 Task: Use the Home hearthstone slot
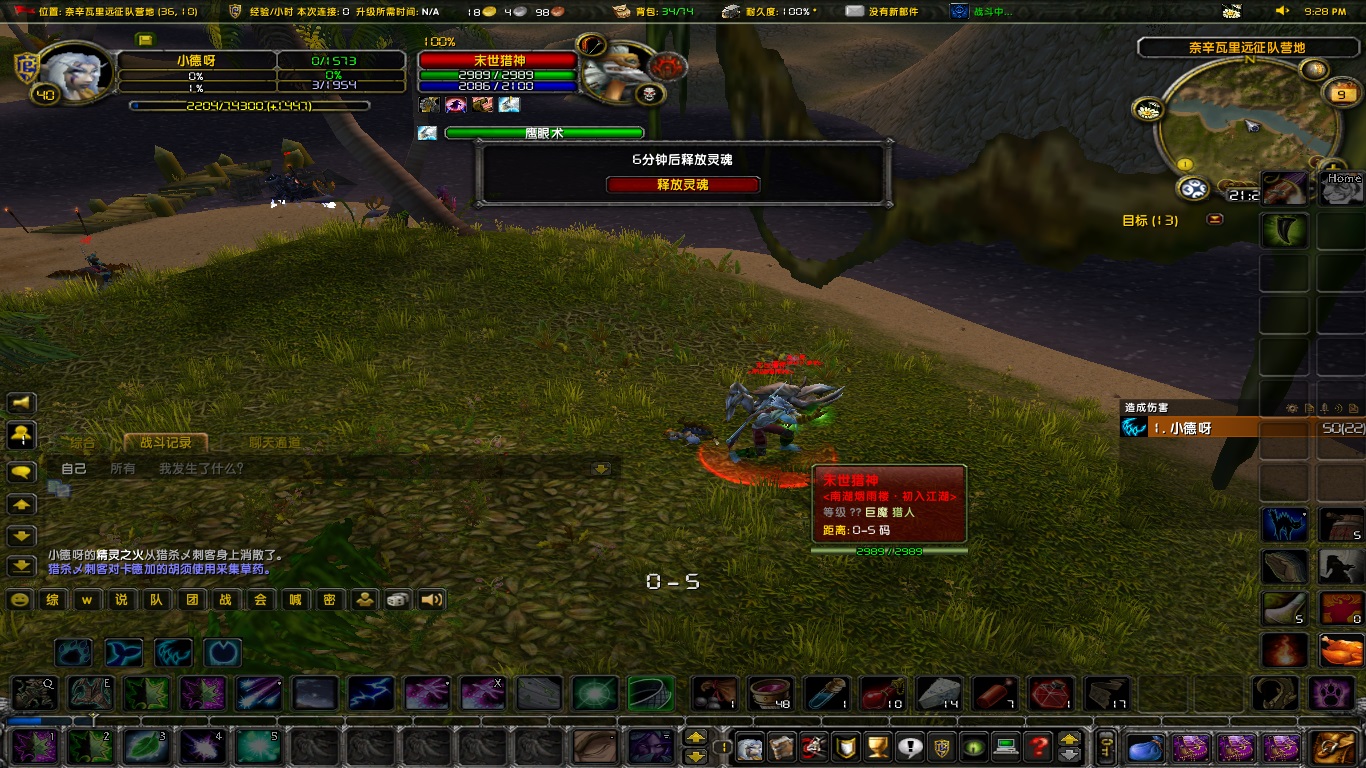[x=1341, y=189]
